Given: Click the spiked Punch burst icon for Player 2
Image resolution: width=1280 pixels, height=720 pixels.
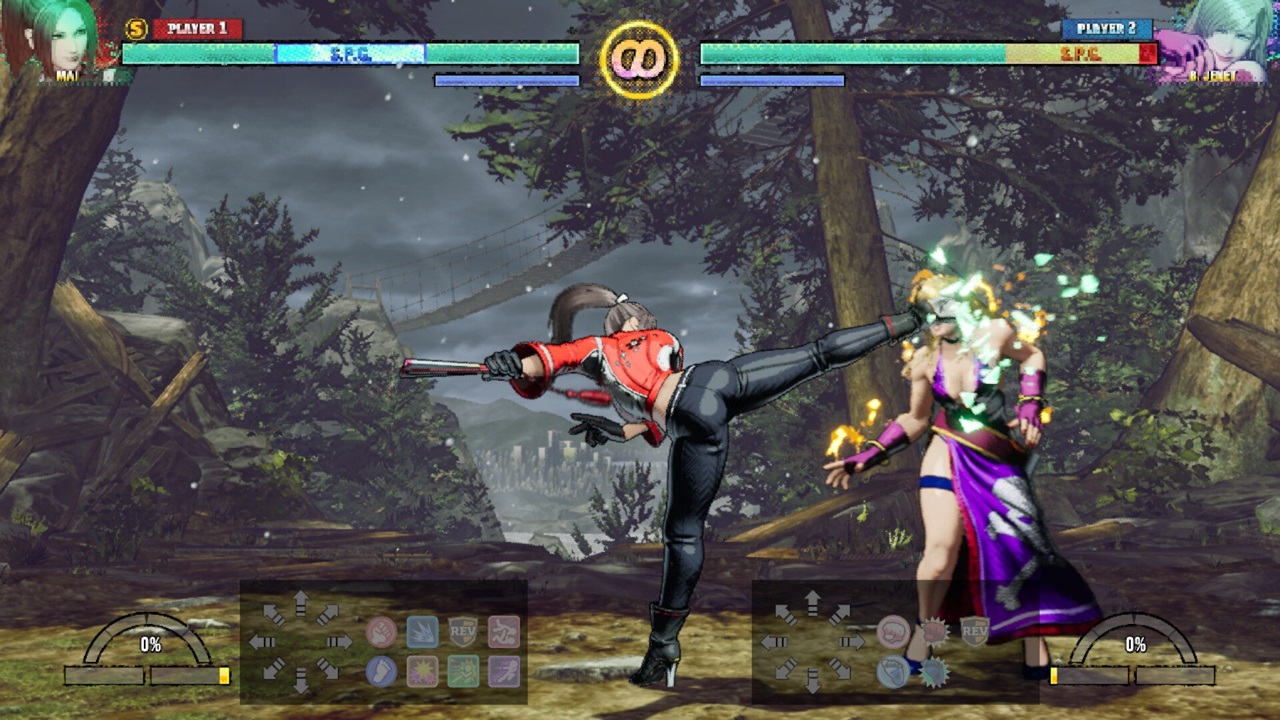Looking at the screenshot, I should (935, 630).
